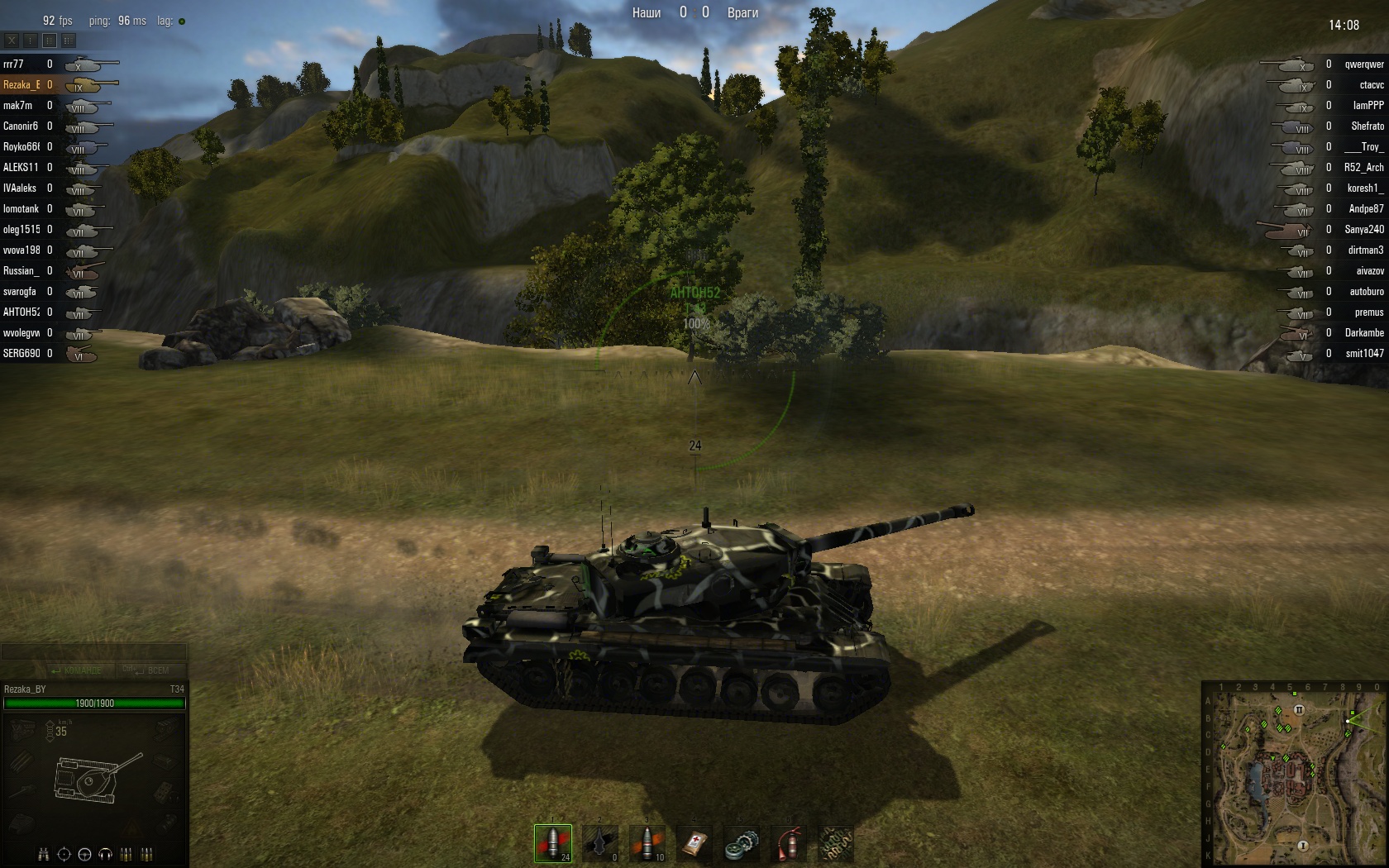Select enemy smit1047 in the enemy list
The width and height of the screenshot is (1389, 868).
(x=1363, y=353)
